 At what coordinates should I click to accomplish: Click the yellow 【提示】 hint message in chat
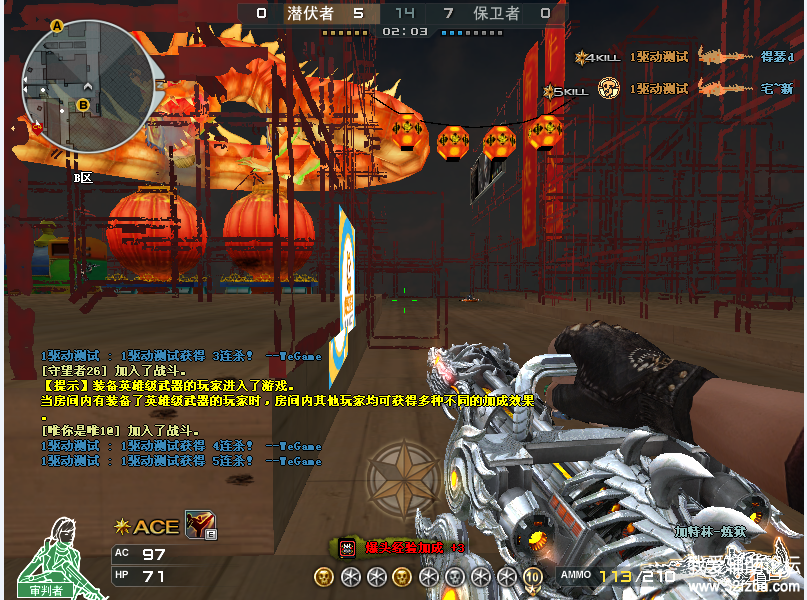[168, 385]
